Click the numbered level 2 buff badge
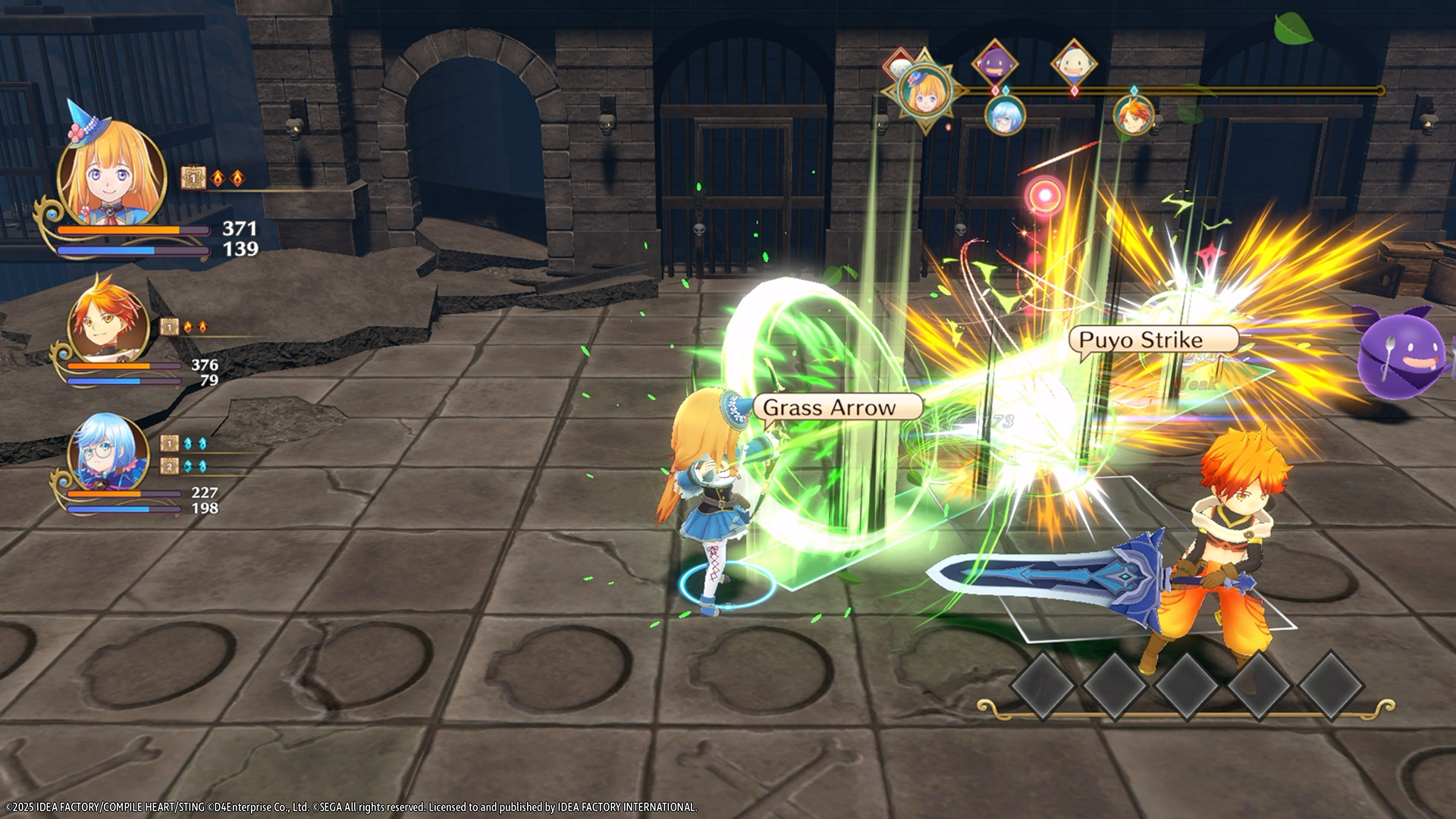Viewport: 1456px width, 819px height. (169, 465)
